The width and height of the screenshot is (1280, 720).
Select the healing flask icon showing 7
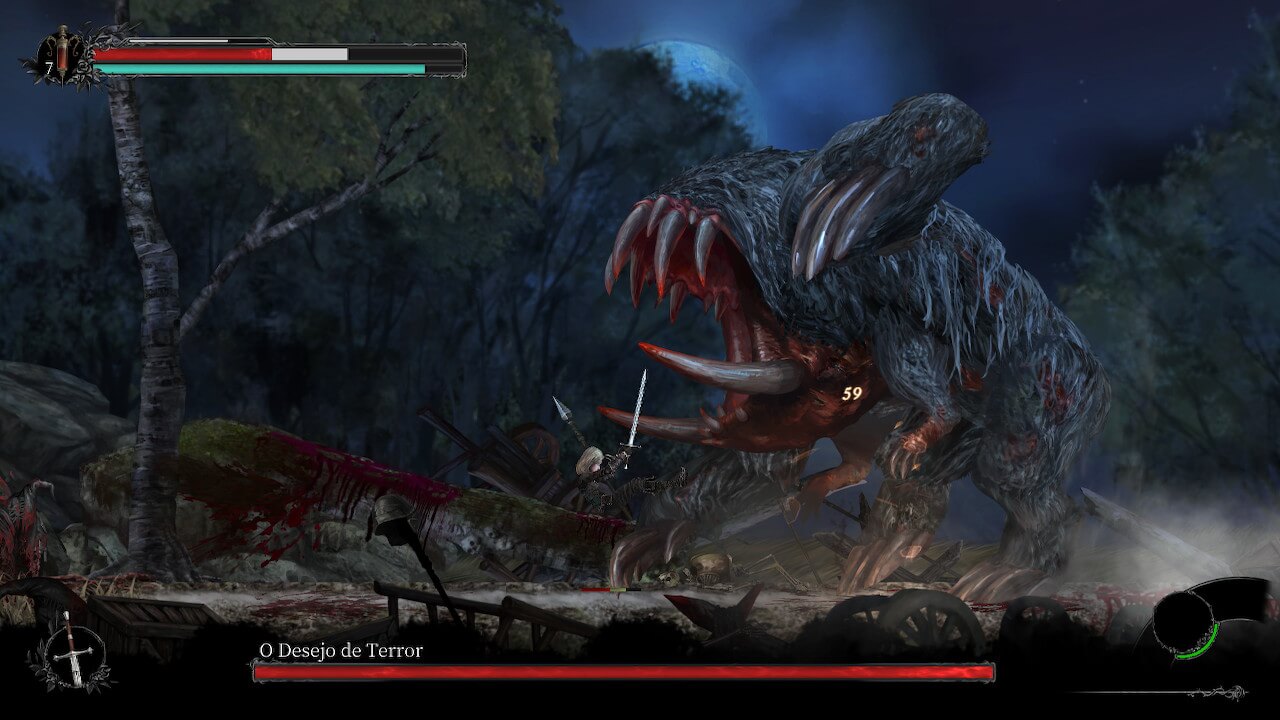tap(60, 60)
